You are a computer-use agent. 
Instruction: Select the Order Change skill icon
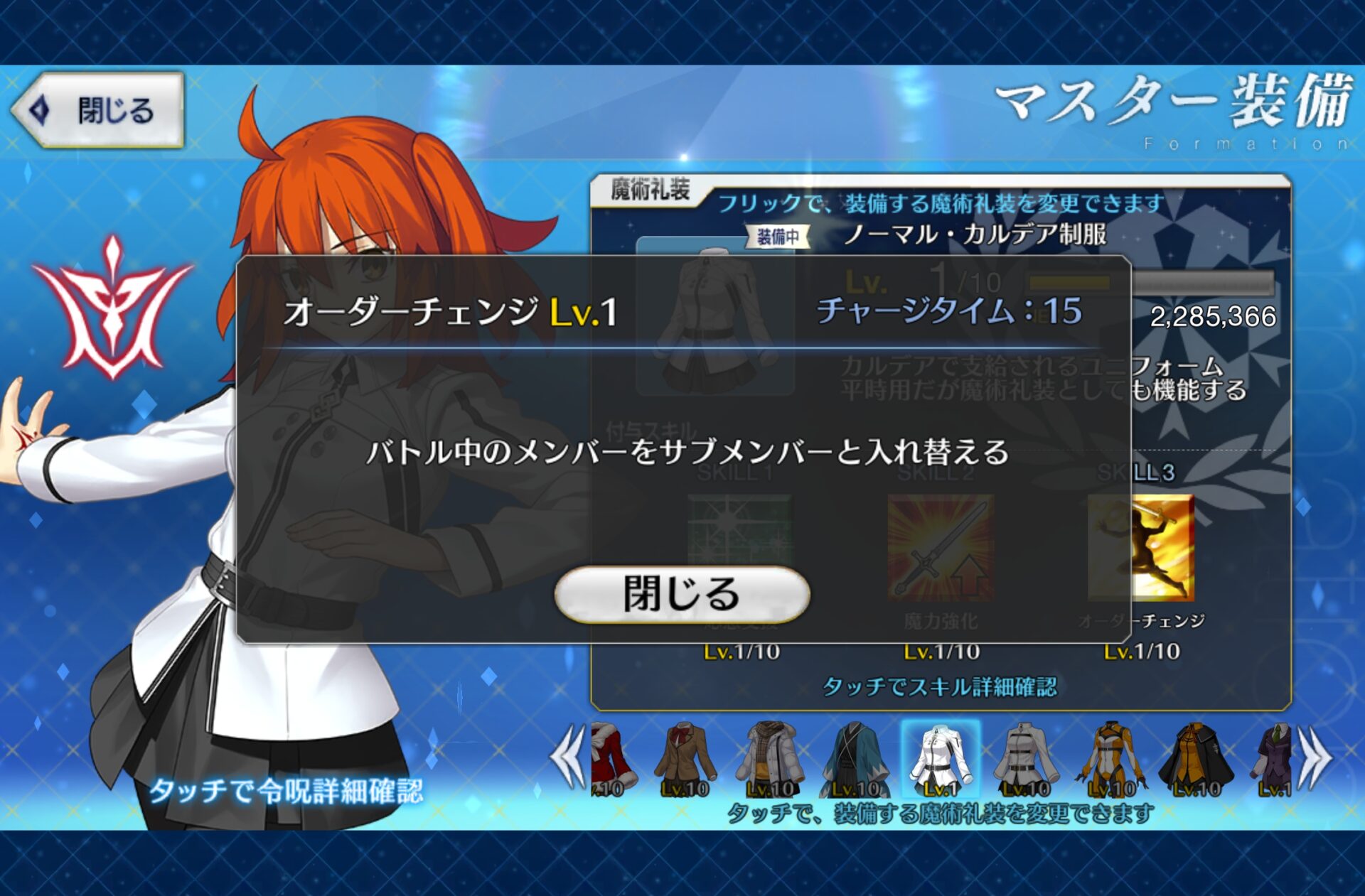click(1140, 548)
